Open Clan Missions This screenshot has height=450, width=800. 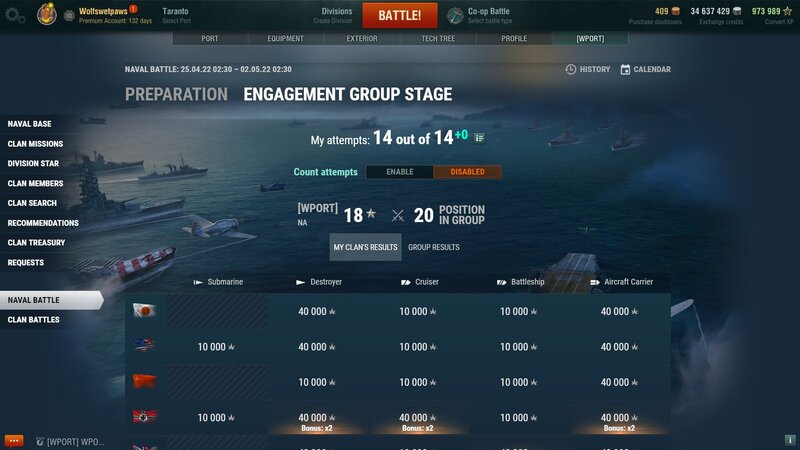point(35,144)
